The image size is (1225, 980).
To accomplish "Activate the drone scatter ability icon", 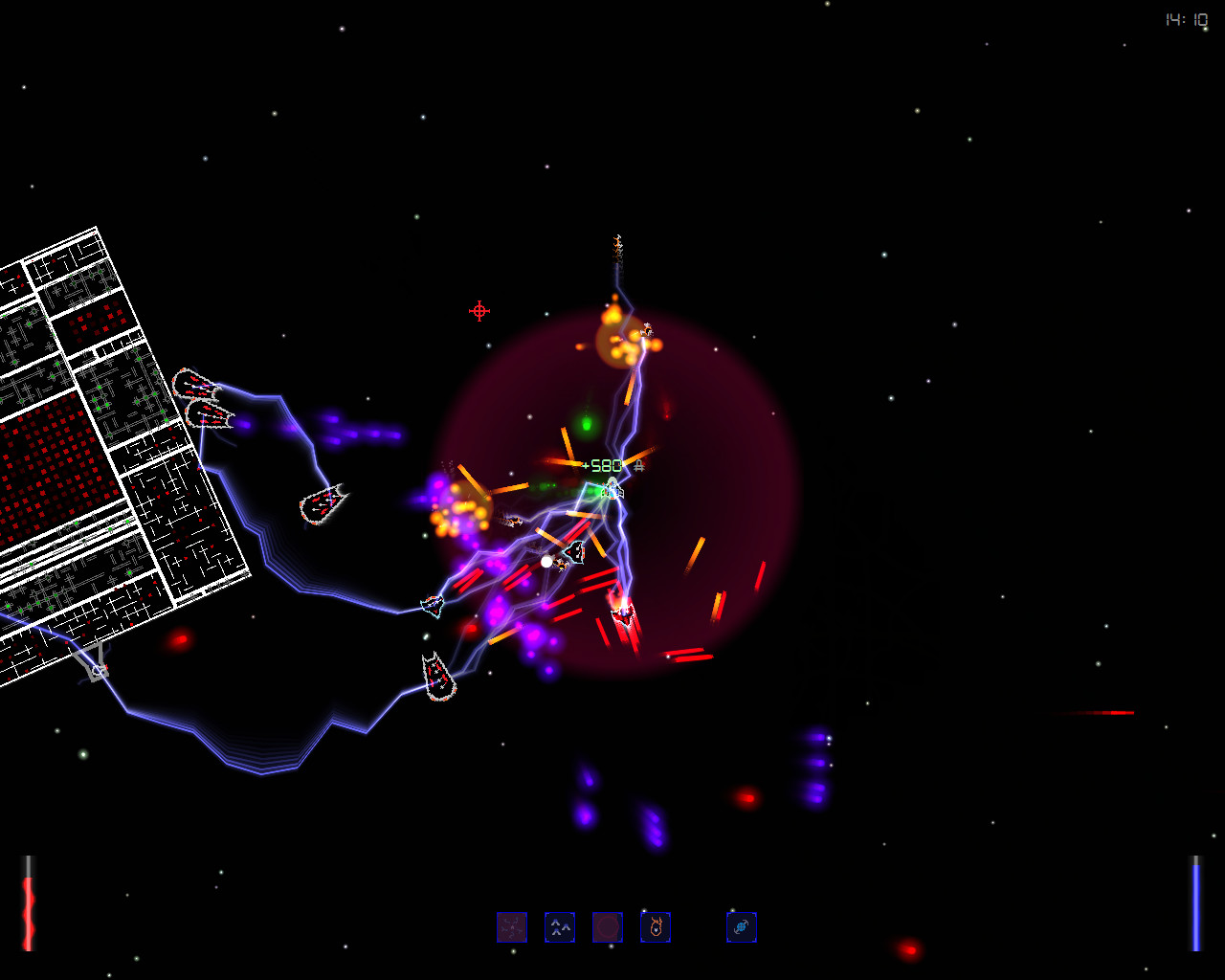I will (x=512, y=926).
